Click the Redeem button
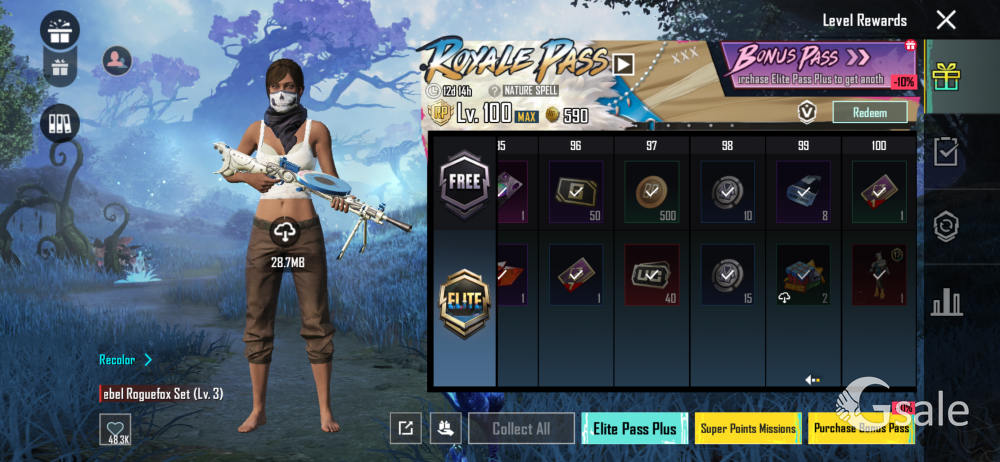 [869, 112]
